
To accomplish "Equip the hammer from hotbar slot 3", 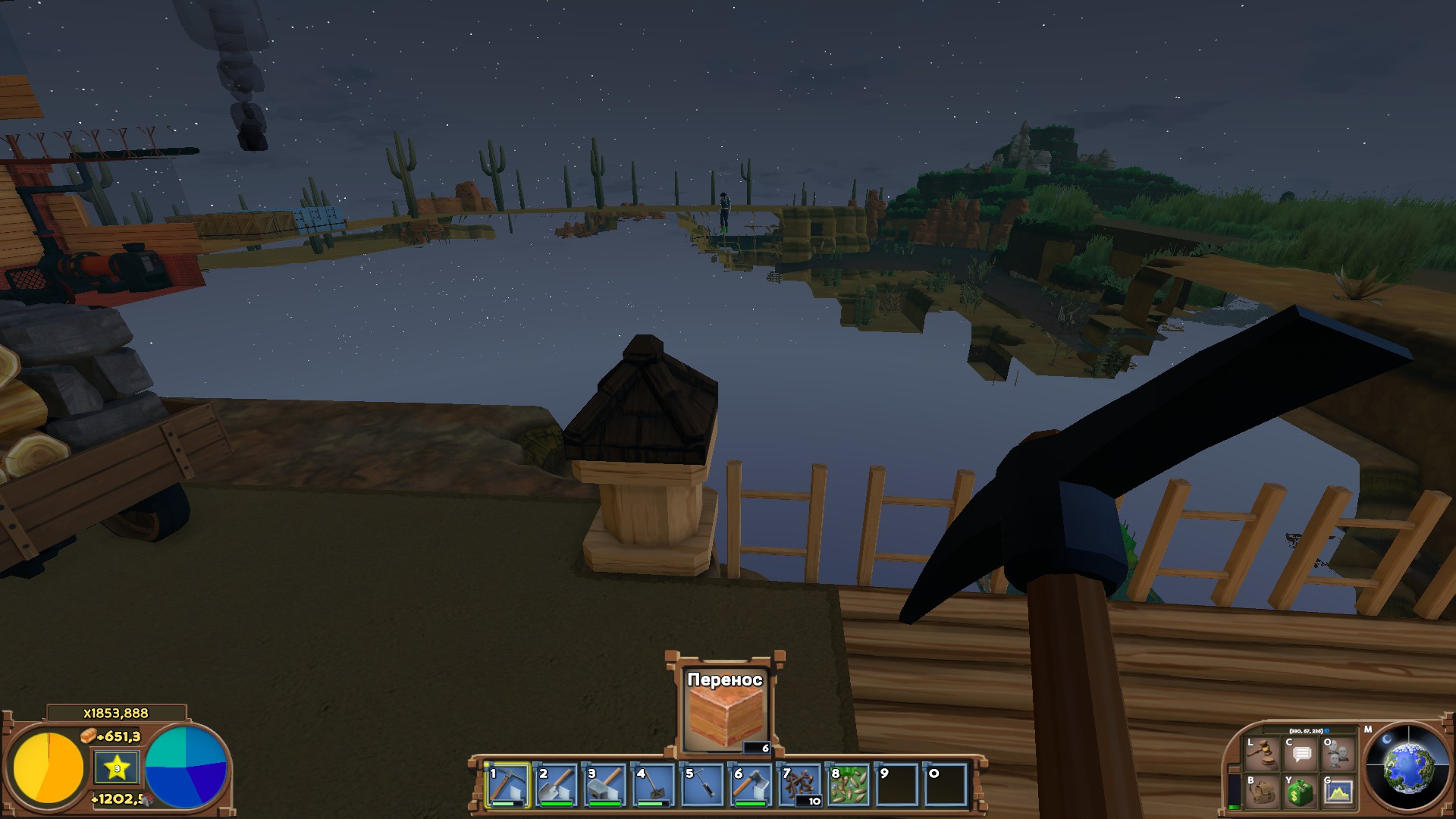I will (603, 783).
